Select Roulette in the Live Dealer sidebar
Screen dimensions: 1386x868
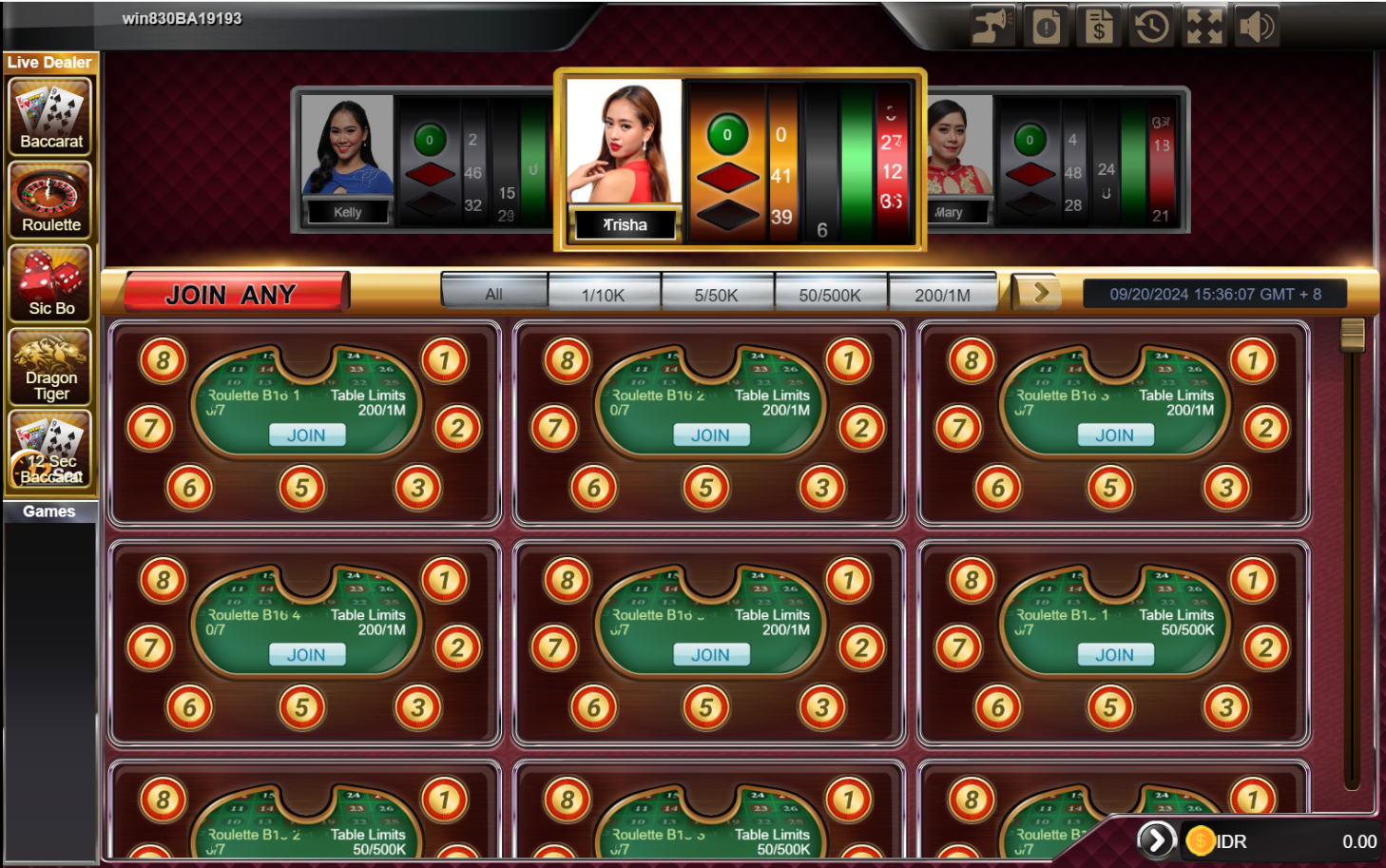51,200
